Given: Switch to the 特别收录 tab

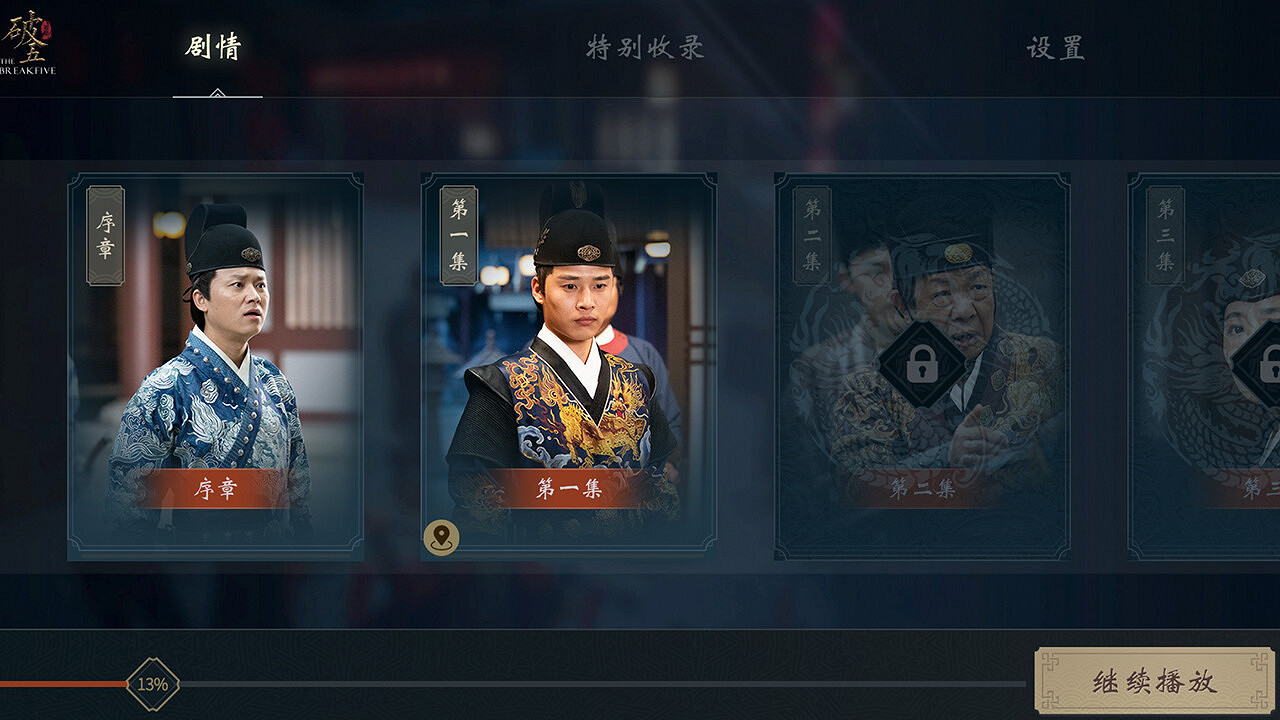Looking at the screenshot, I should point(647,45).
